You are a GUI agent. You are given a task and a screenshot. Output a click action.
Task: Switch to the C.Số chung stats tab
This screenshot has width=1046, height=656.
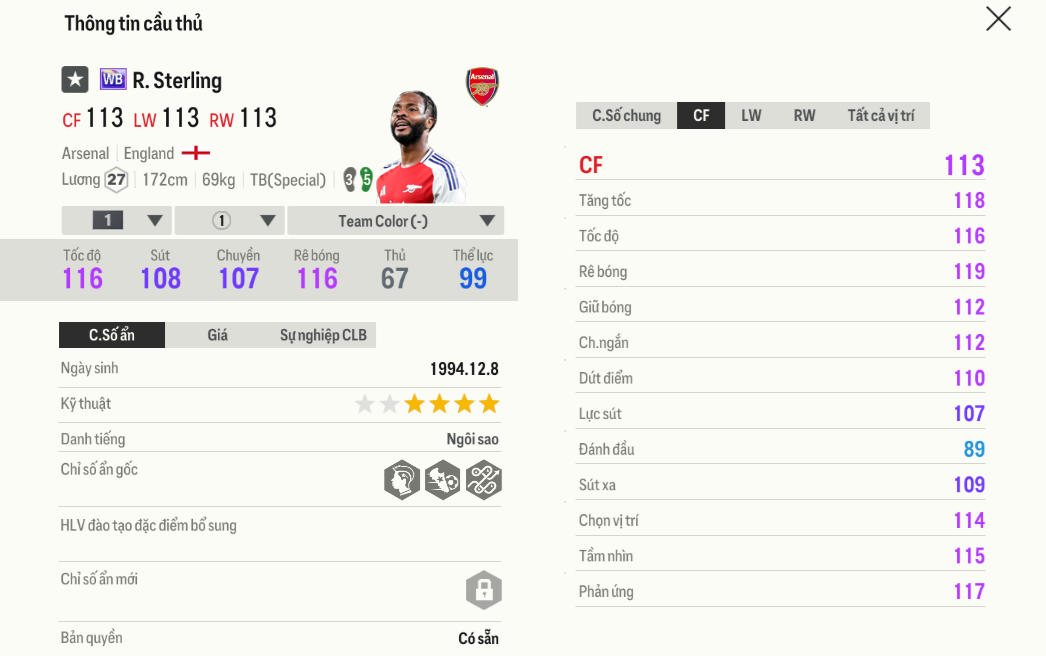[x=626, y=116]
